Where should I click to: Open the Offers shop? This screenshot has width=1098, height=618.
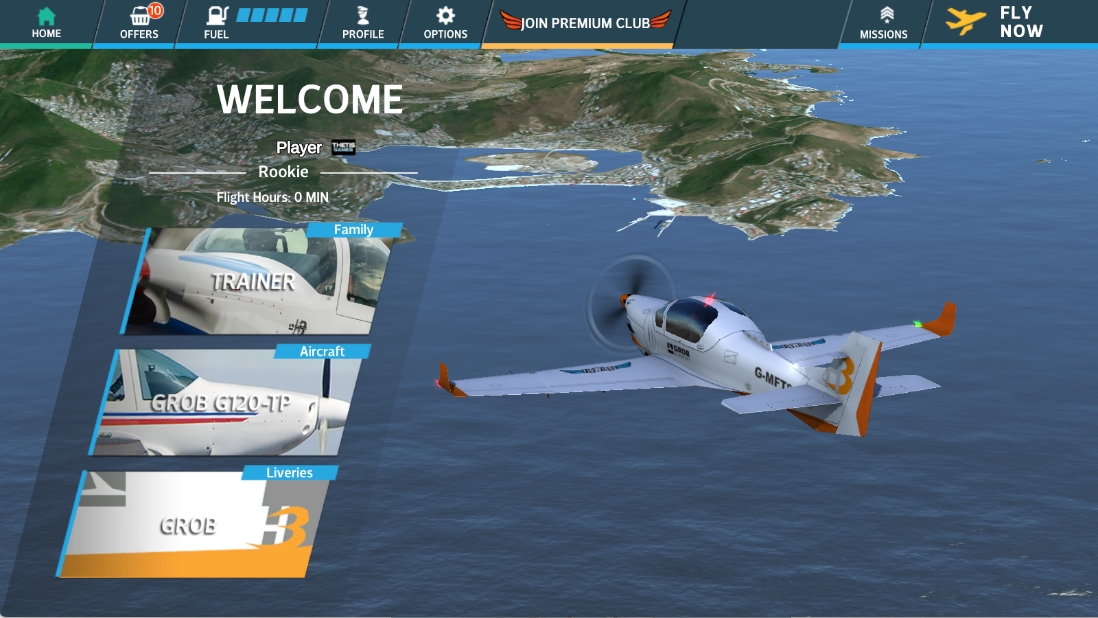pos(139,23)
